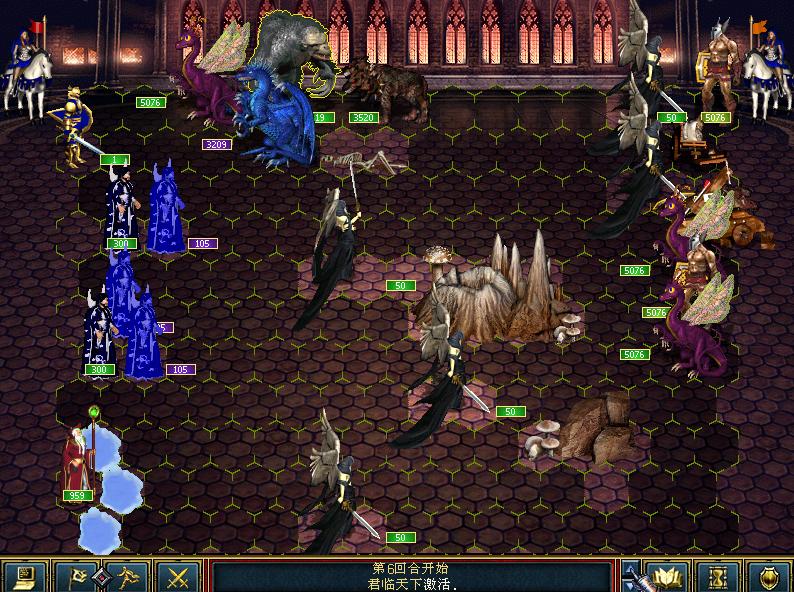Viewport: 794px width, 592px height.
Task: Retreat using the running figure button
Action: tap(128, 576)
